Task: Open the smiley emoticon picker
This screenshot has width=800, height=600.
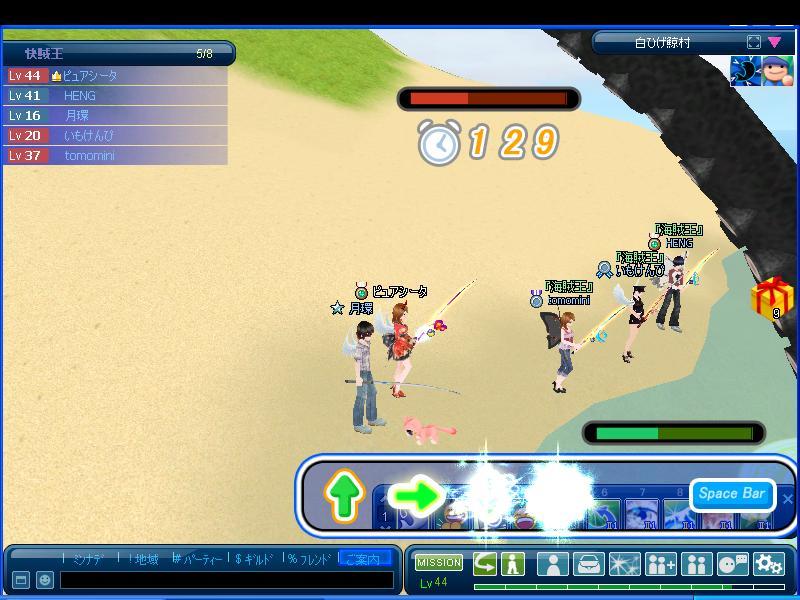Action: 45,580
